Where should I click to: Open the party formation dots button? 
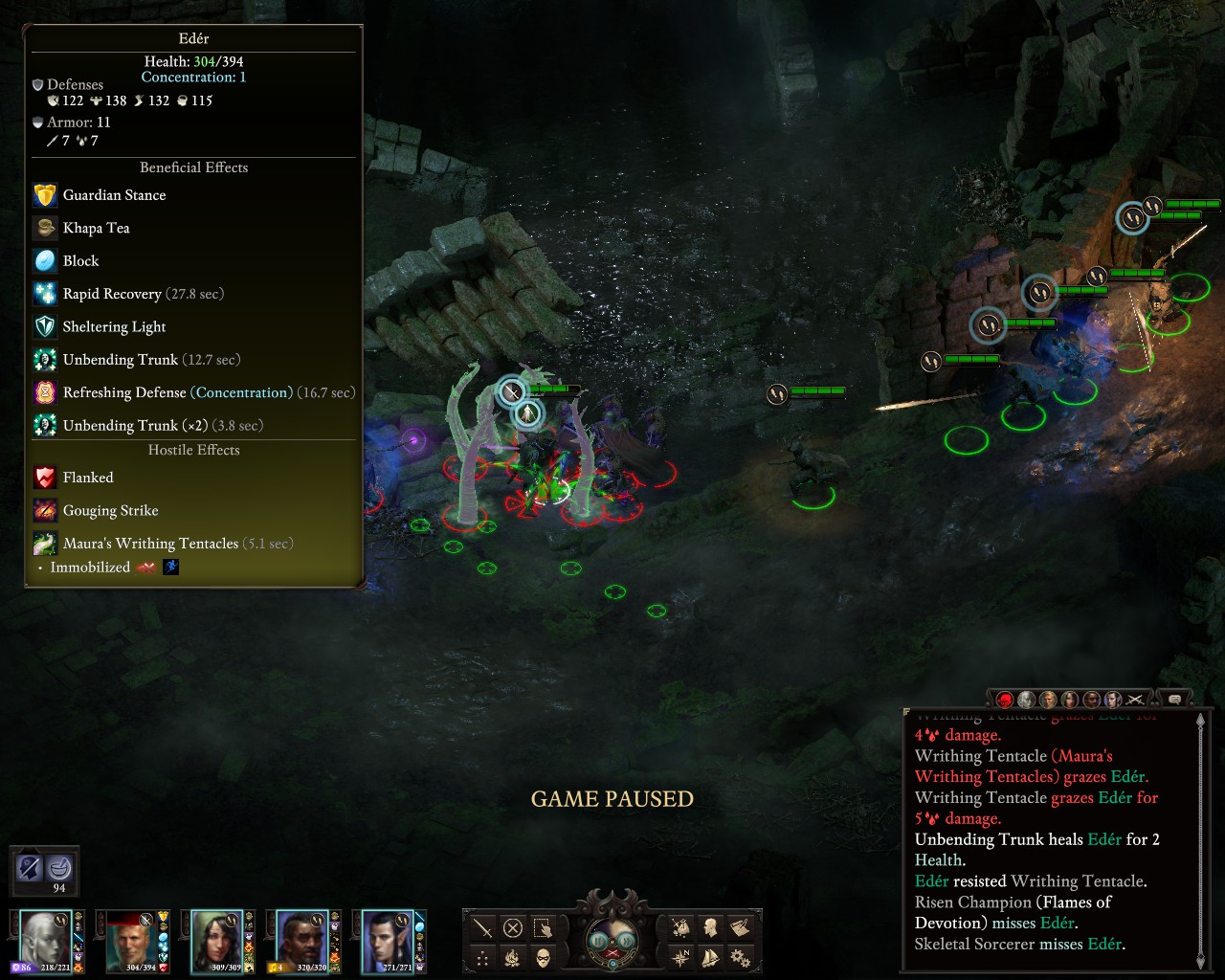click(x=483, y=957)
